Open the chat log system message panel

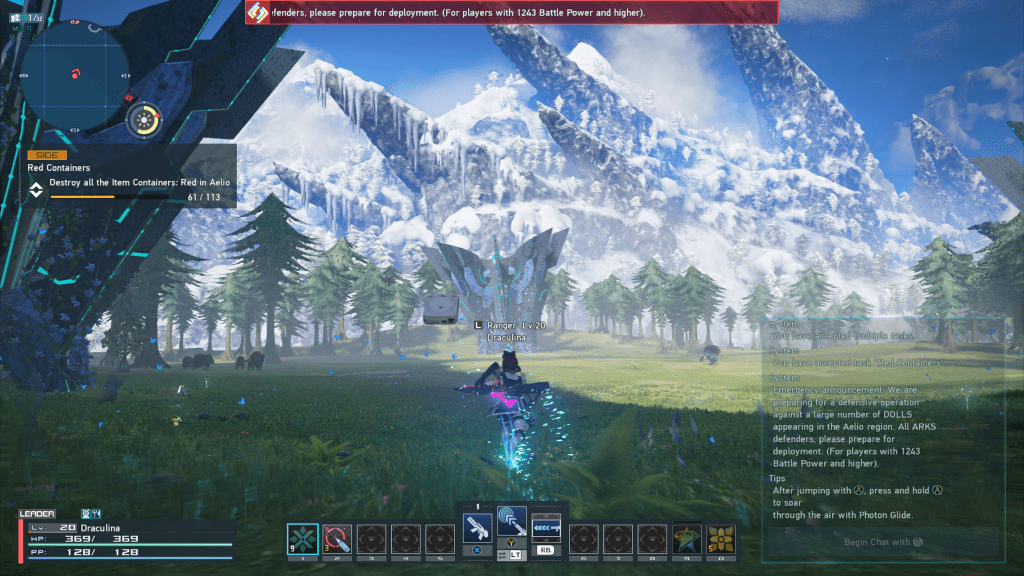click(x=882, y=420)
